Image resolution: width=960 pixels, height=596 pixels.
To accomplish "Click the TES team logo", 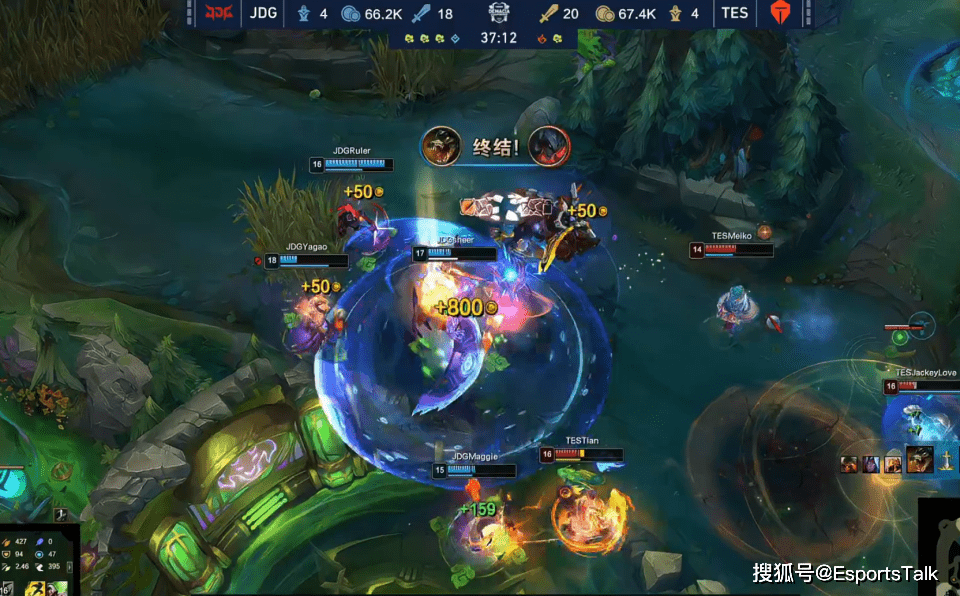I will pyautogui.click(x=779, y=13).
